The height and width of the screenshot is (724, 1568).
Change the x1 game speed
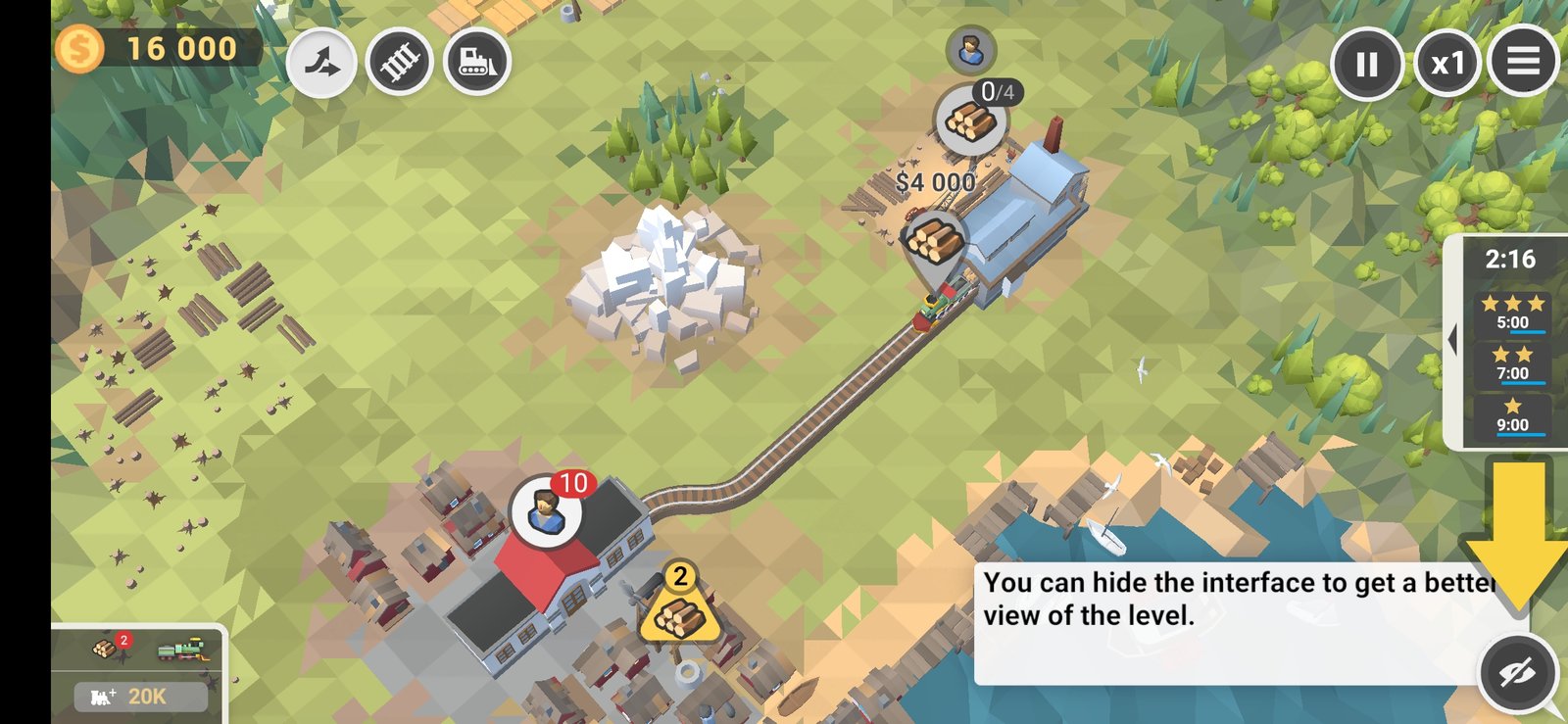(1446, 64)
